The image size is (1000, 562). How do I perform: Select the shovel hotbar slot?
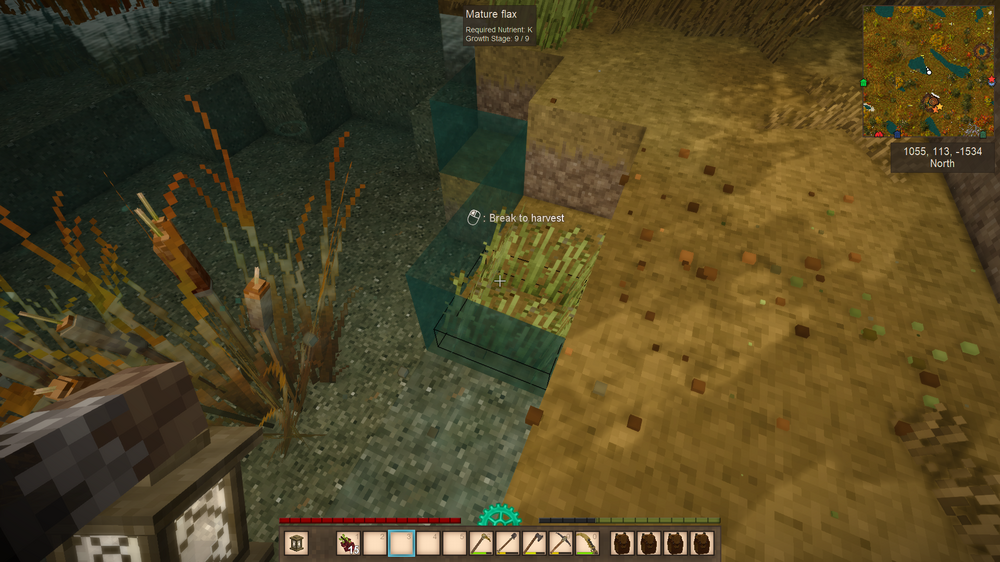pos(508,543)
